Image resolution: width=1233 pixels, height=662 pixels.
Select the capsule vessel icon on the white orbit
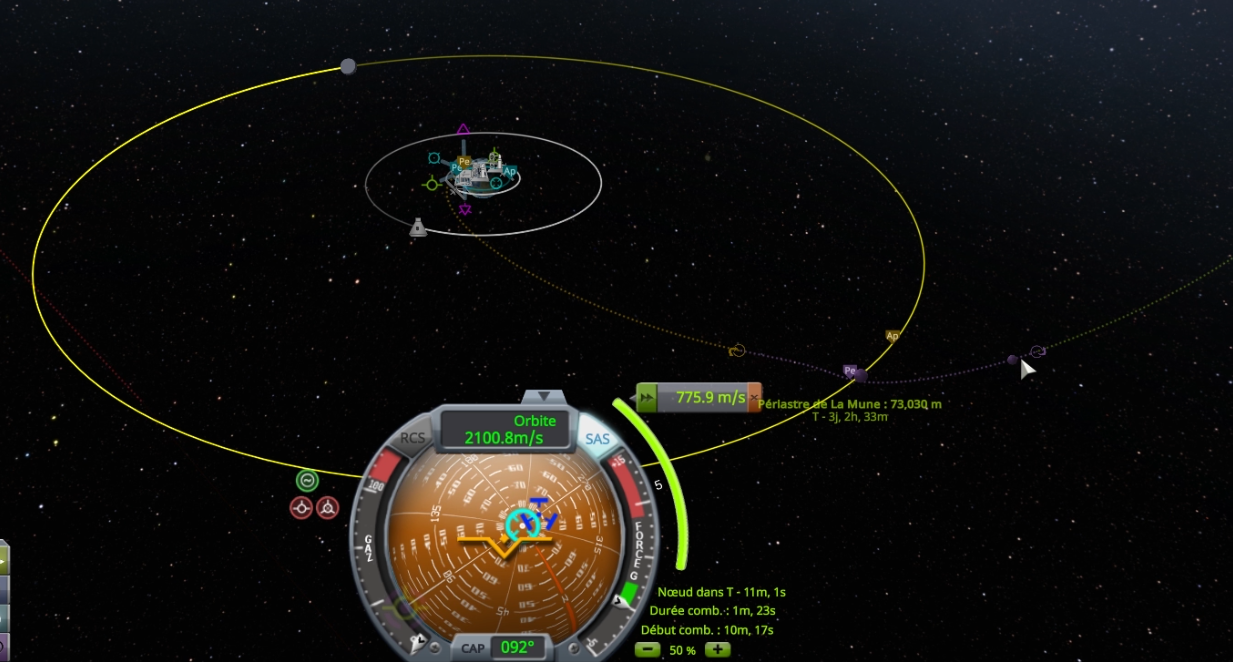(x=418, y=228)
